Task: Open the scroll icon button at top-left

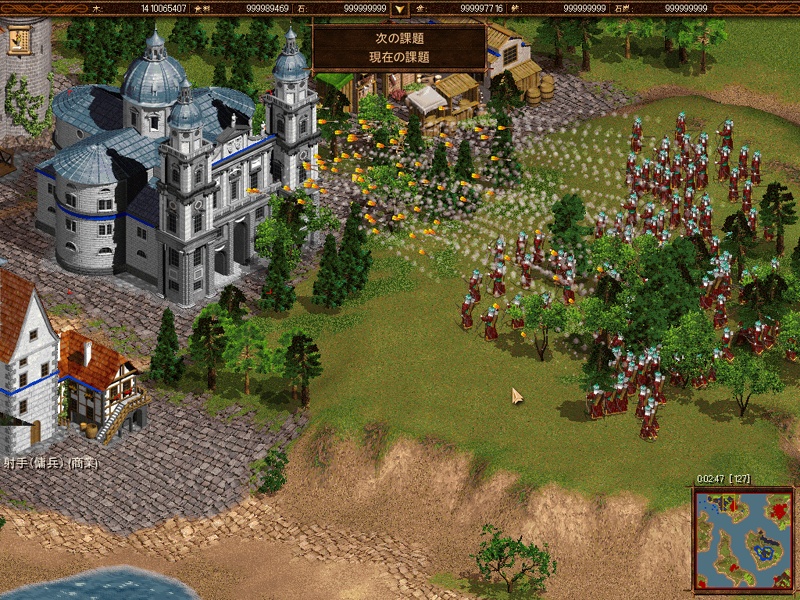Action: tap(18, 40)
